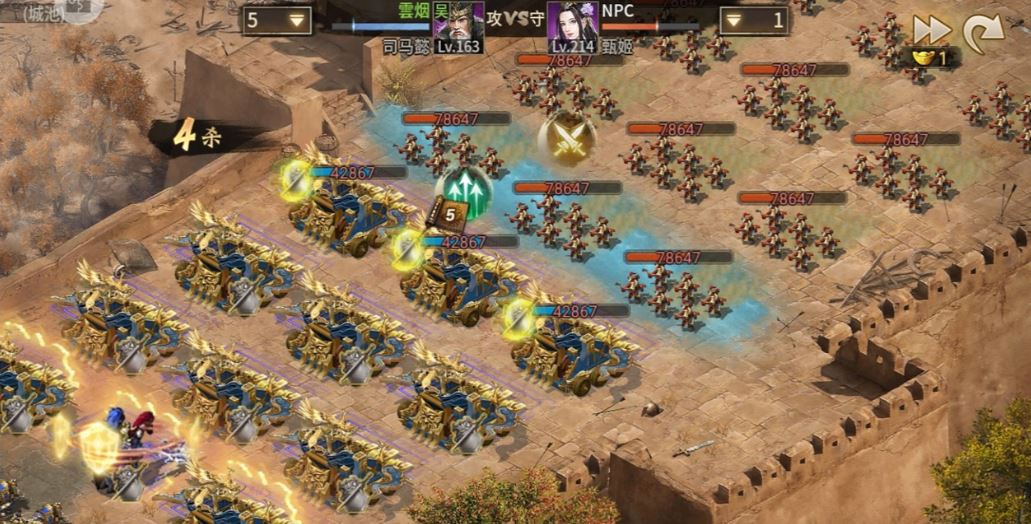Skip the battle with the curved arrow button
This screenshot has width=1031, height=524.
pos(983,31)
